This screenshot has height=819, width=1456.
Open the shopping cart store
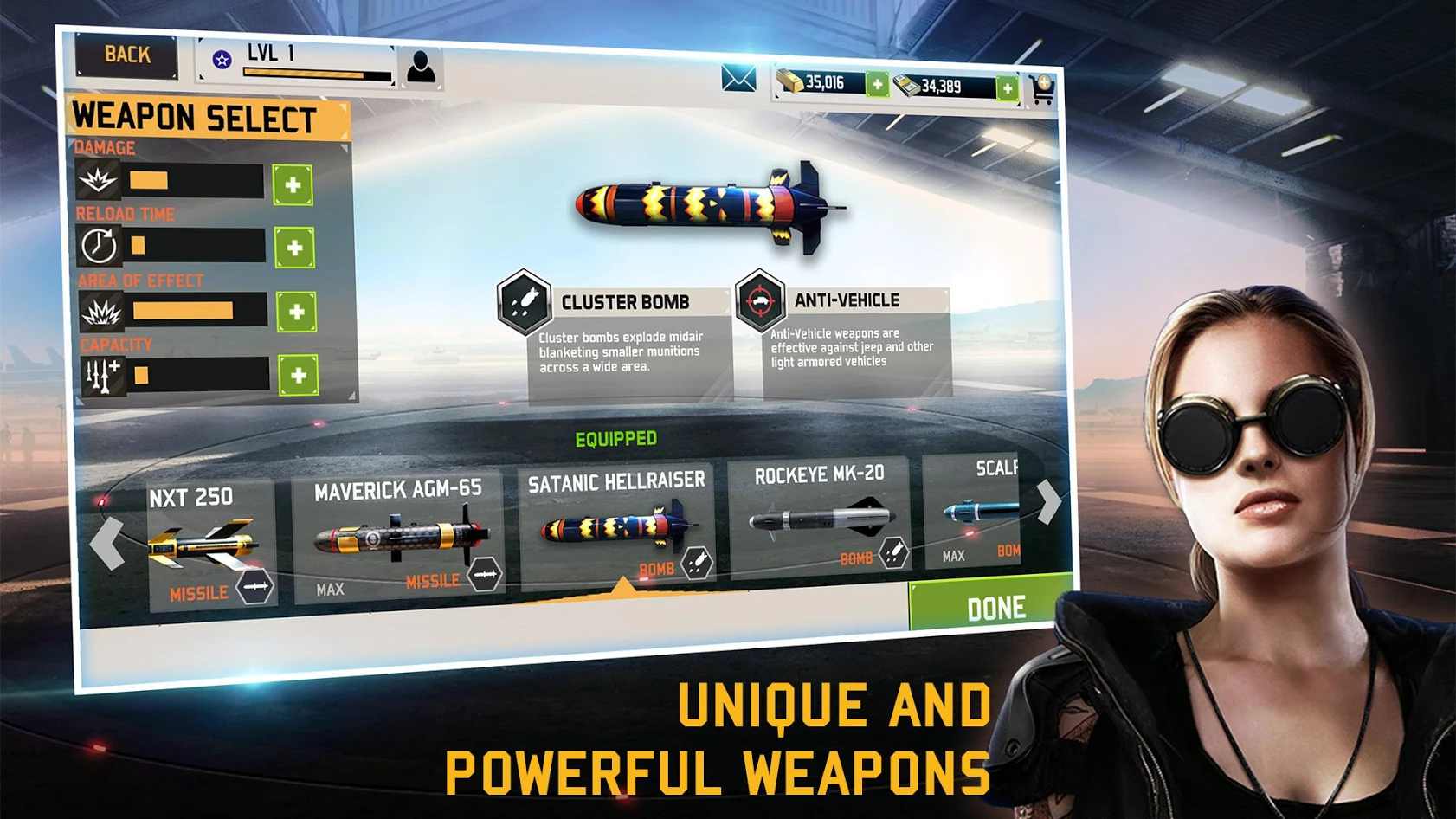1042,90
